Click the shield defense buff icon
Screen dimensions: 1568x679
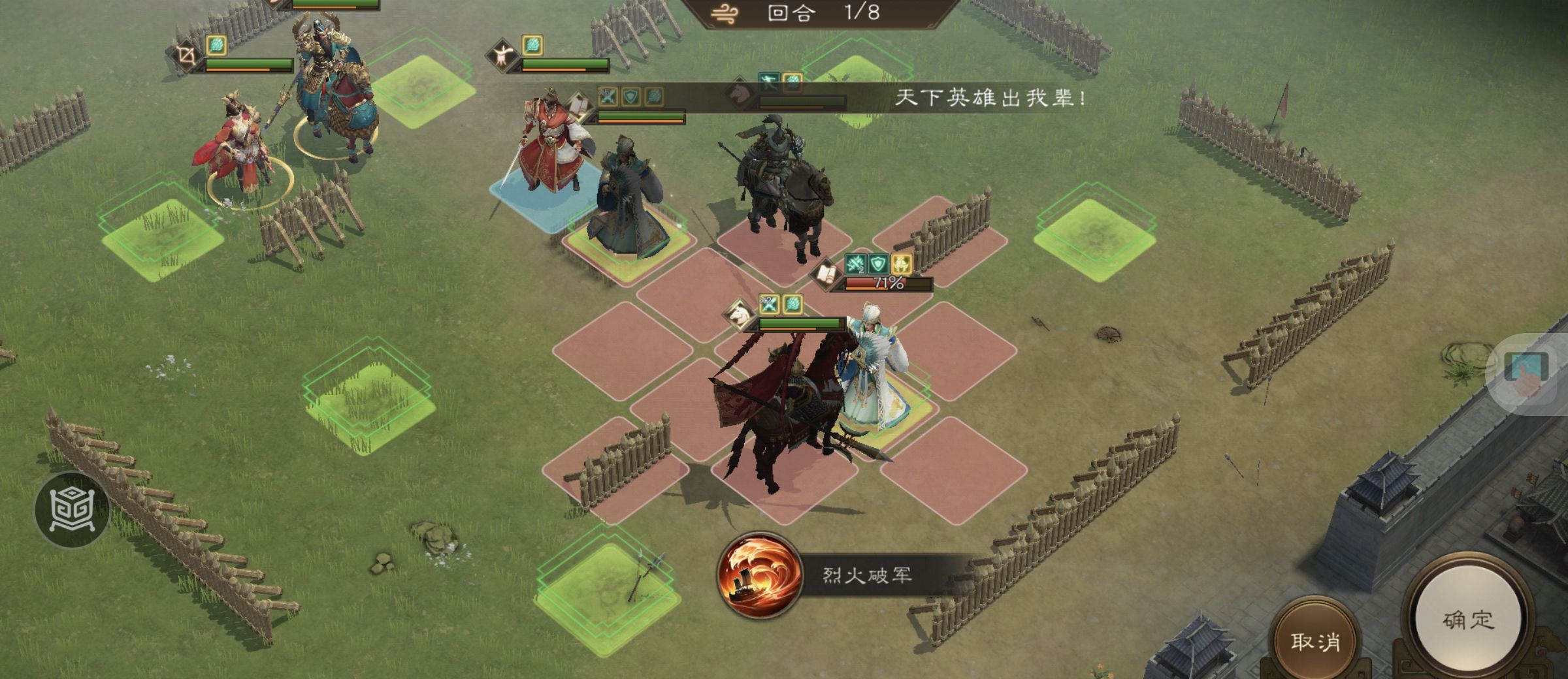pyautogui.click(x=629, y=97)
